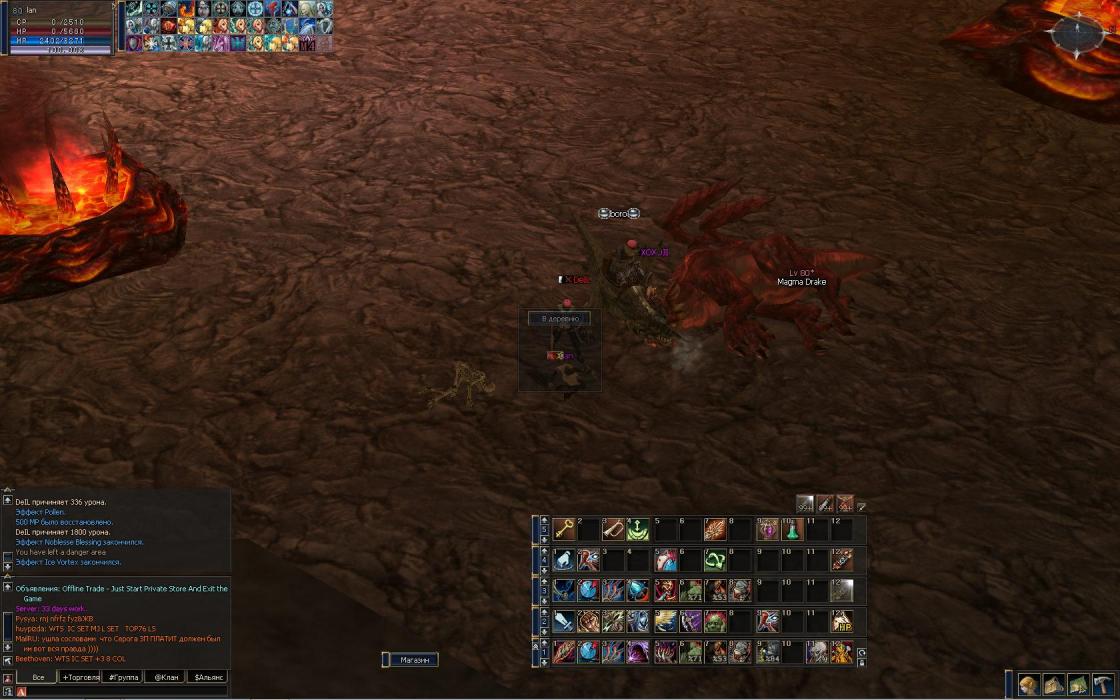Open the character head menu icon
The width and height of the screenshot is (1120, 700).
[1028, 685]
